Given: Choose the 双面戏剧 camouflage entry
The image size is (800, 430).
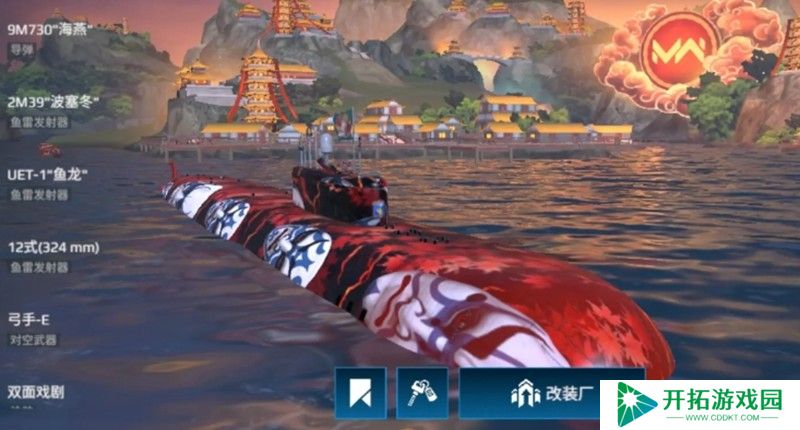Looking at the screenshot, I should 36,392.
